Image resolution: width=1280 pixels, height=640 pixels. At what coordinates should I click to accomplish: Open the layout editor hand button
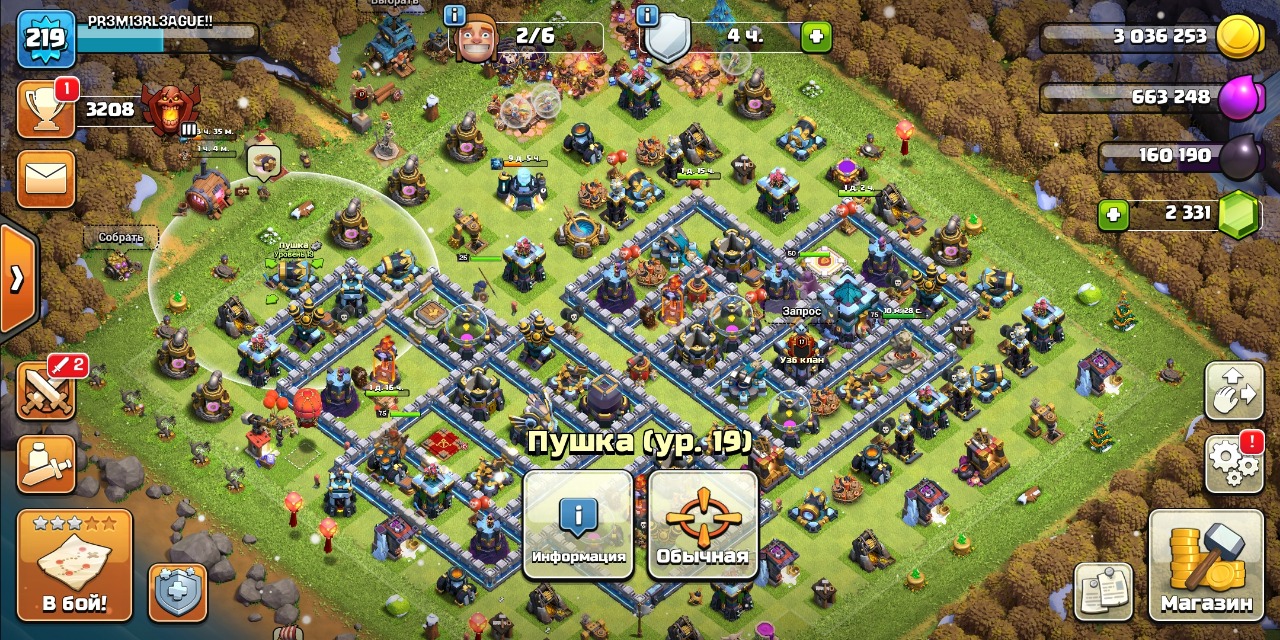[x=1234, y=390]
